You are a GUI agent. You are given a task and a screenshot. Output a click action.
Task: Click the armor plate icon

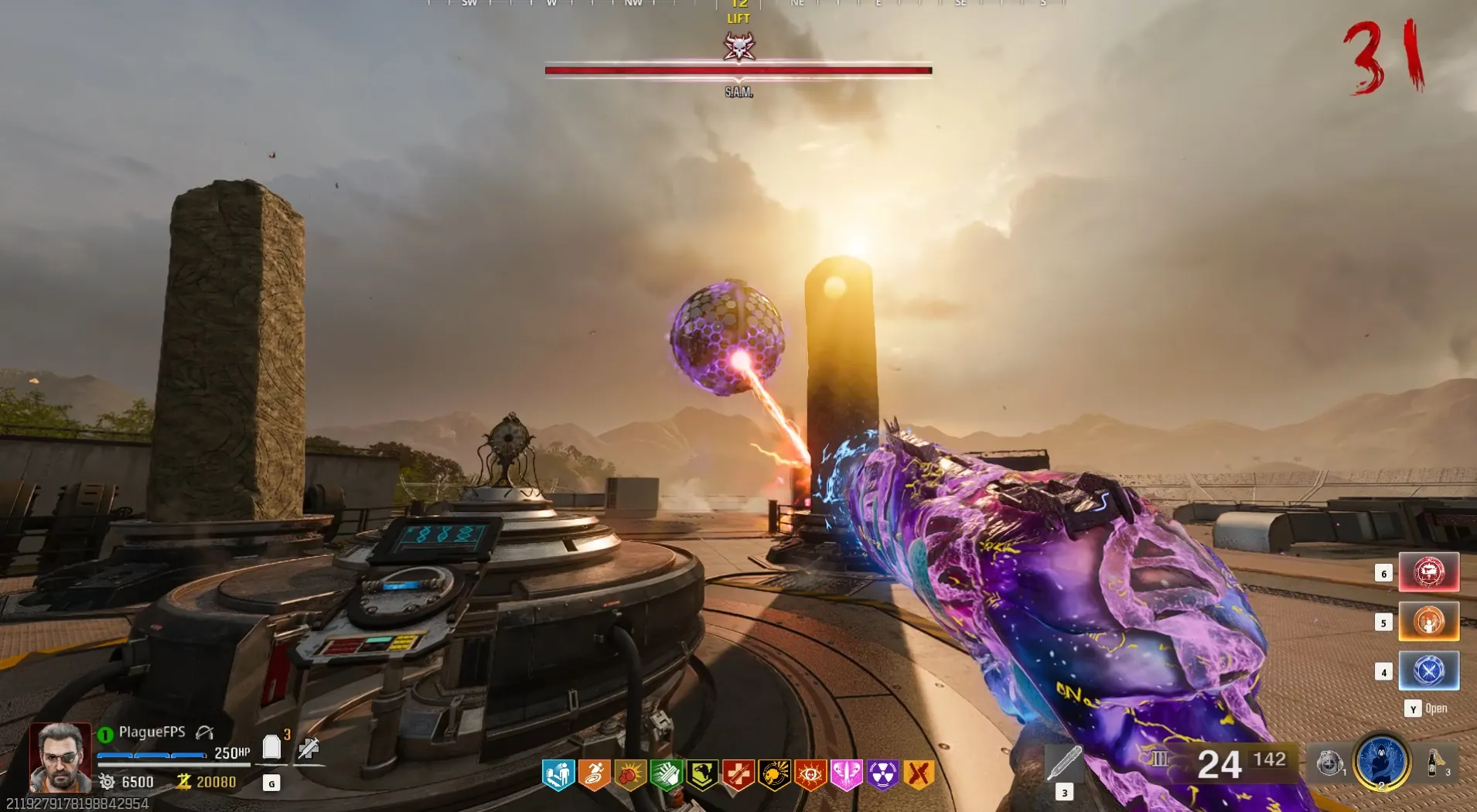tap(271, 747)
